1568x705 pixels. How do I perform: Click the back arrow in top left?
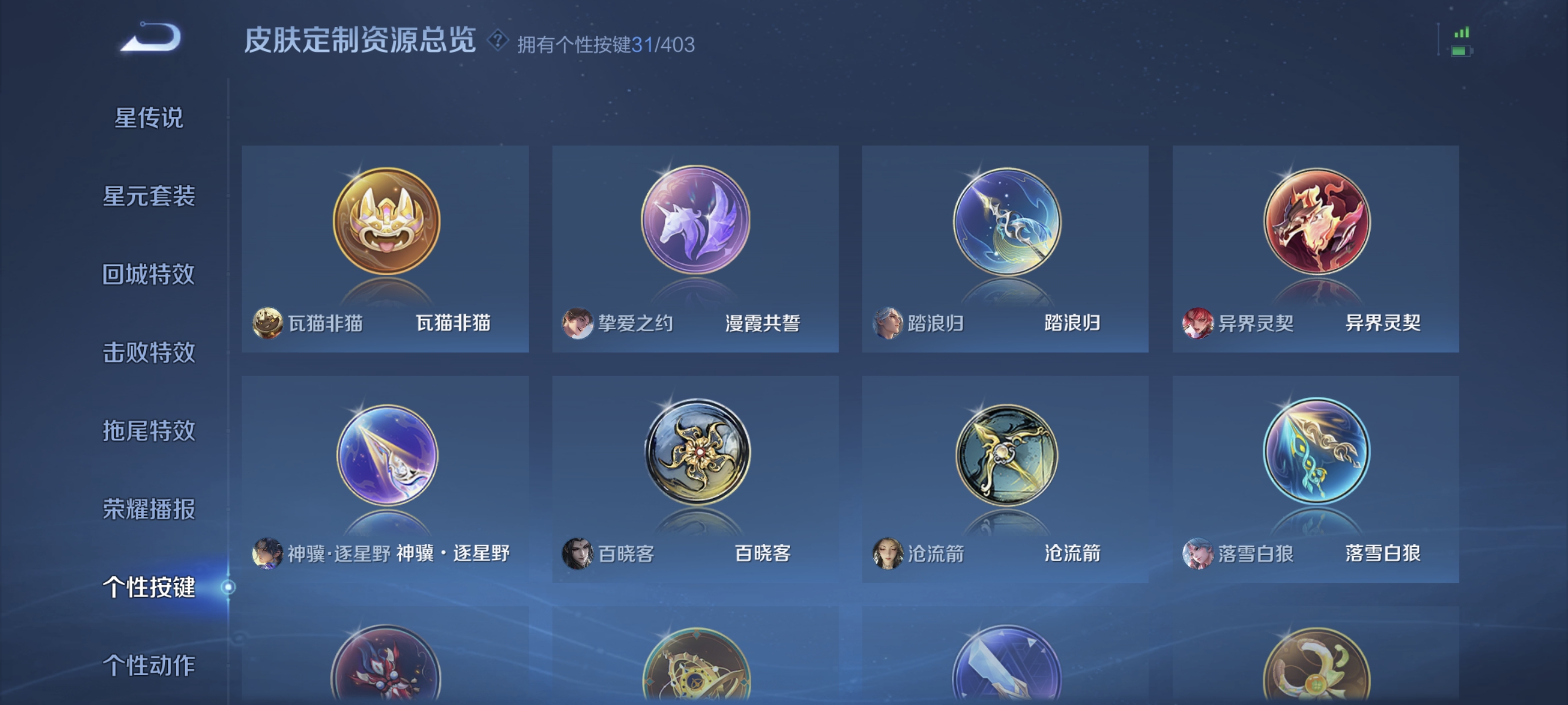coord(151,38)
